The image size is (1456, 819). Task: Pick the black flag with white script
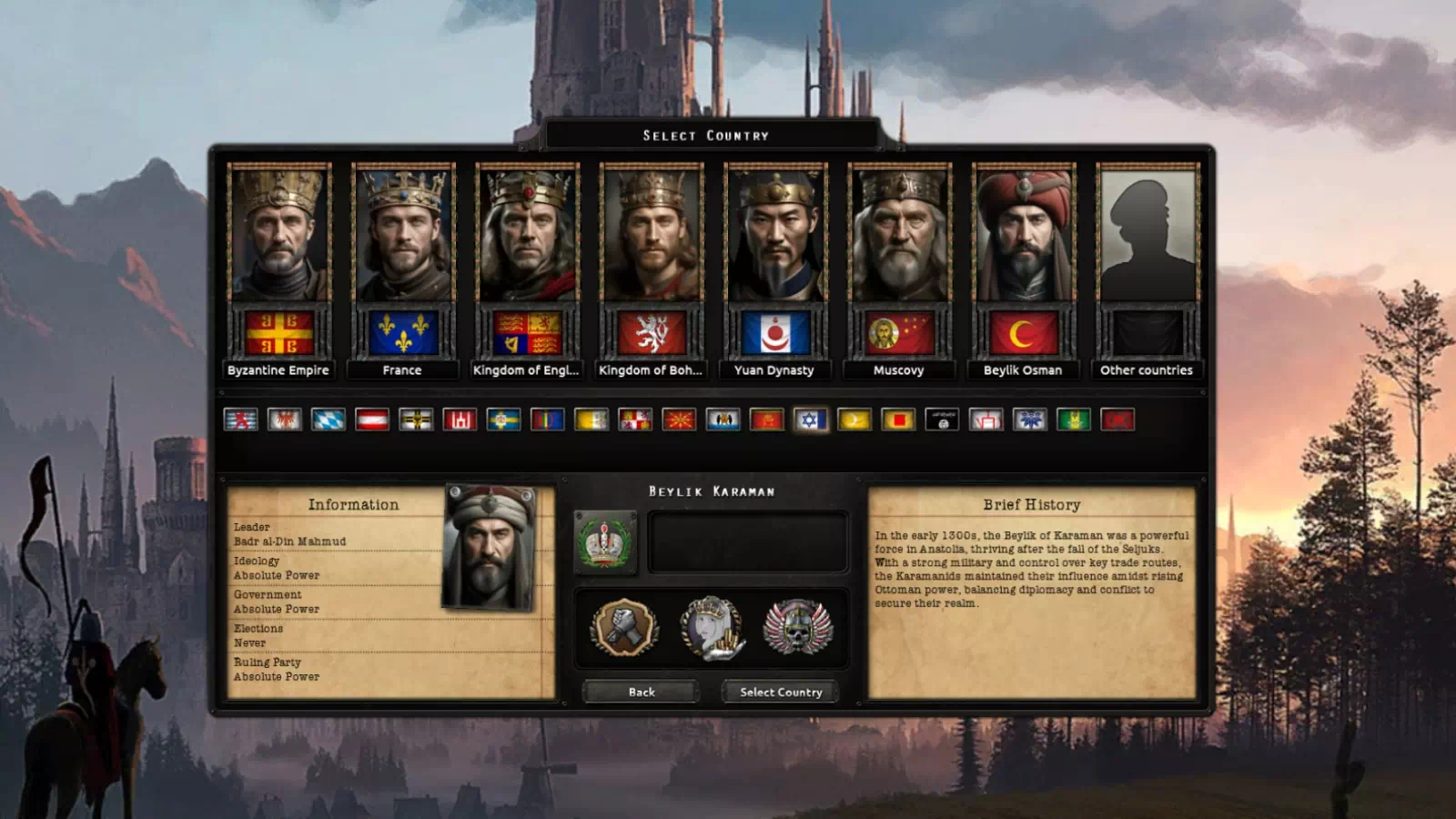[x=942, y=420]
